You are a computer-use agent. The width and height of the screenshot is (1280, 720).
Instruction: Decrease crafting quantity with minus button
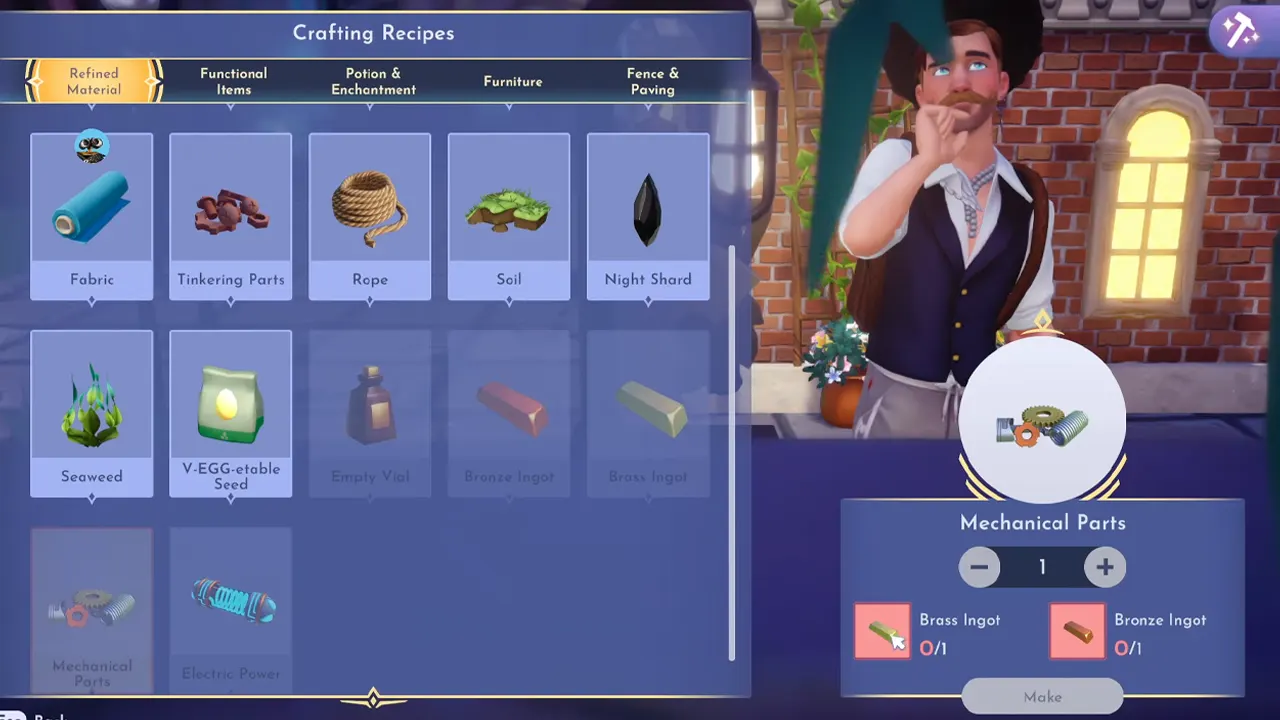pos(980,567)
